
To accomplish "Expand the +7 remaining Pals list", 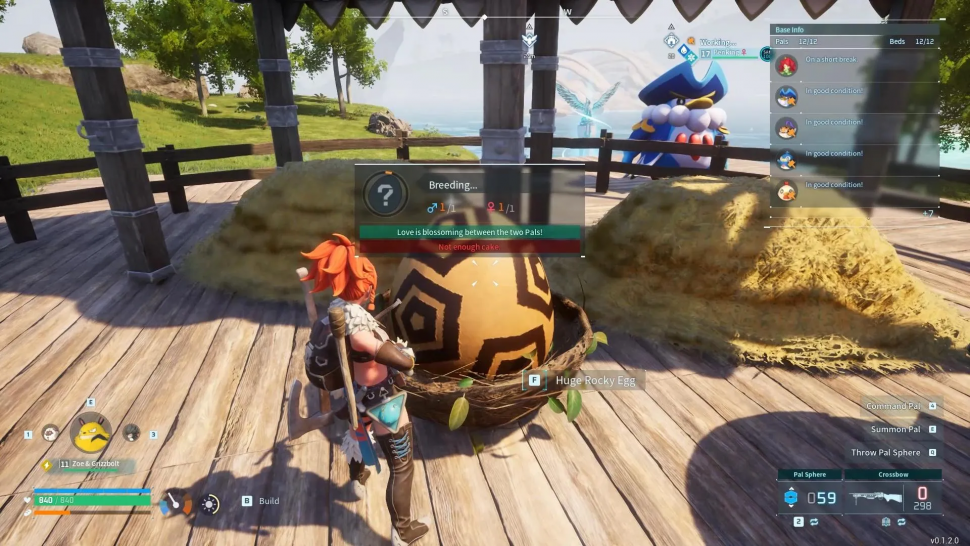I will pos(927,213).
